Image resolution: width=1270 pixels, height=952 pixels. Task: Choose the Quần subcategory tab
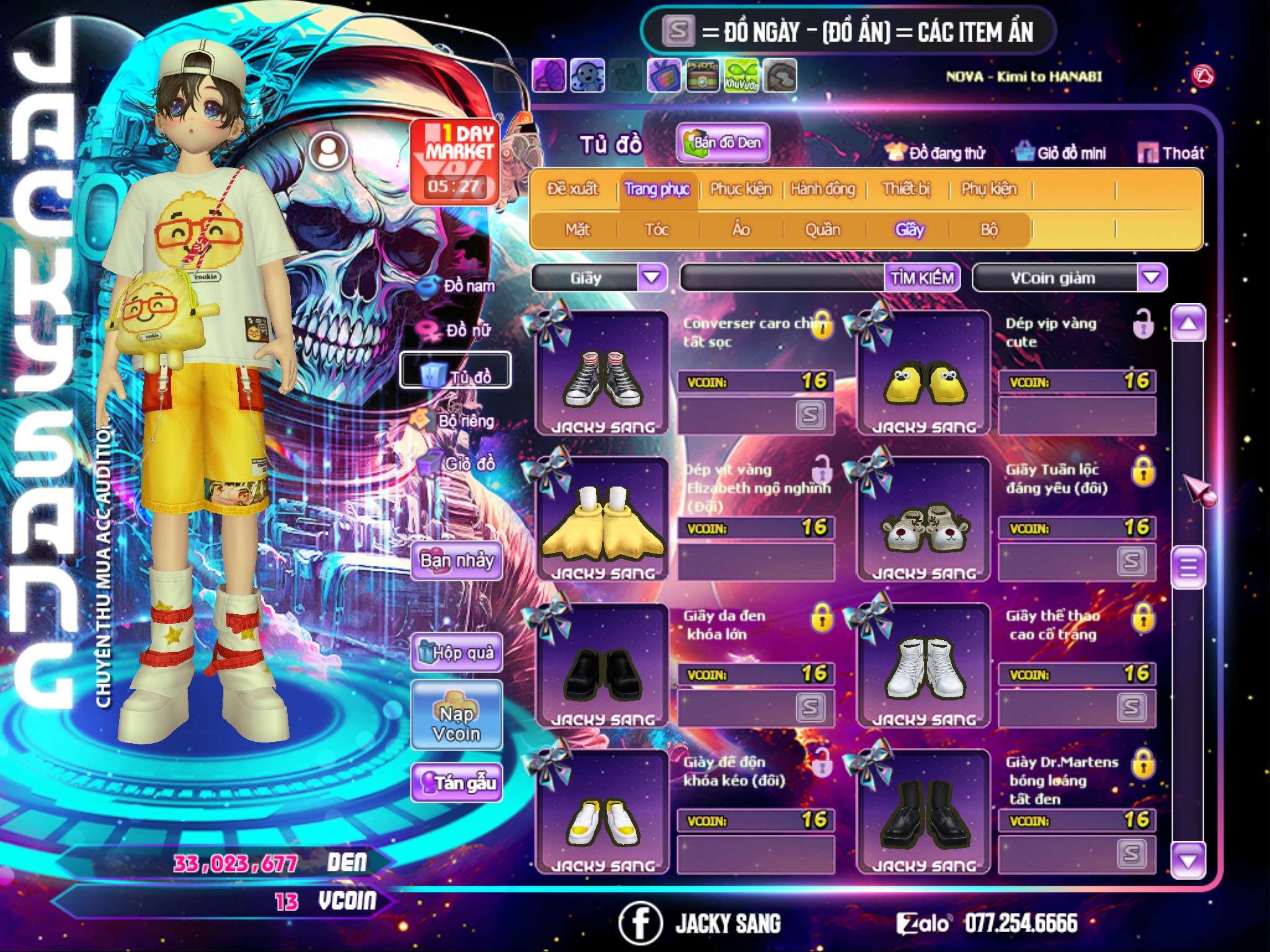pos(822,230)
